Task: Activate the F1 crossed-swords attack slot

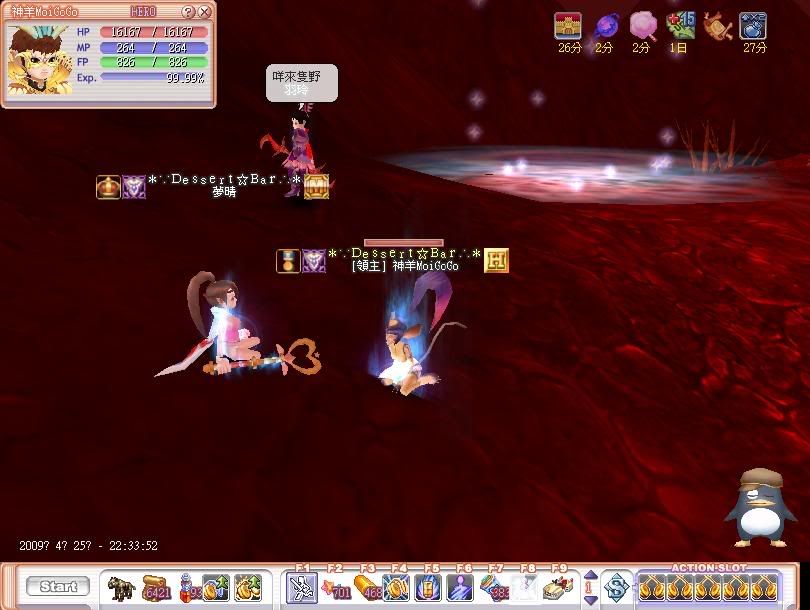Action: tap(302, 588)
